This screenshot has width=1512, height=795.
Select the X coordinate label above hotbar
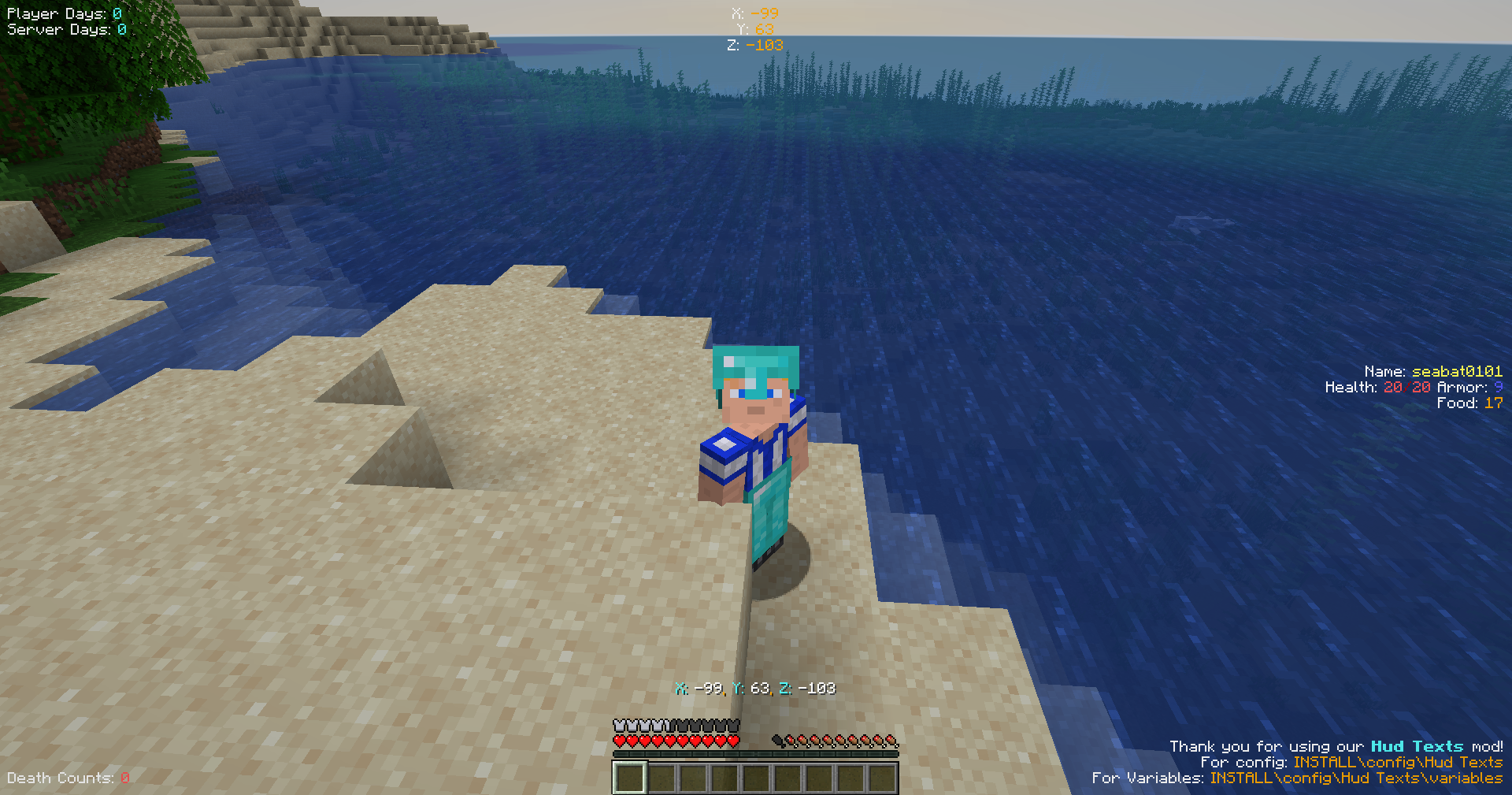pyautogui.click(x=682, y=688)
